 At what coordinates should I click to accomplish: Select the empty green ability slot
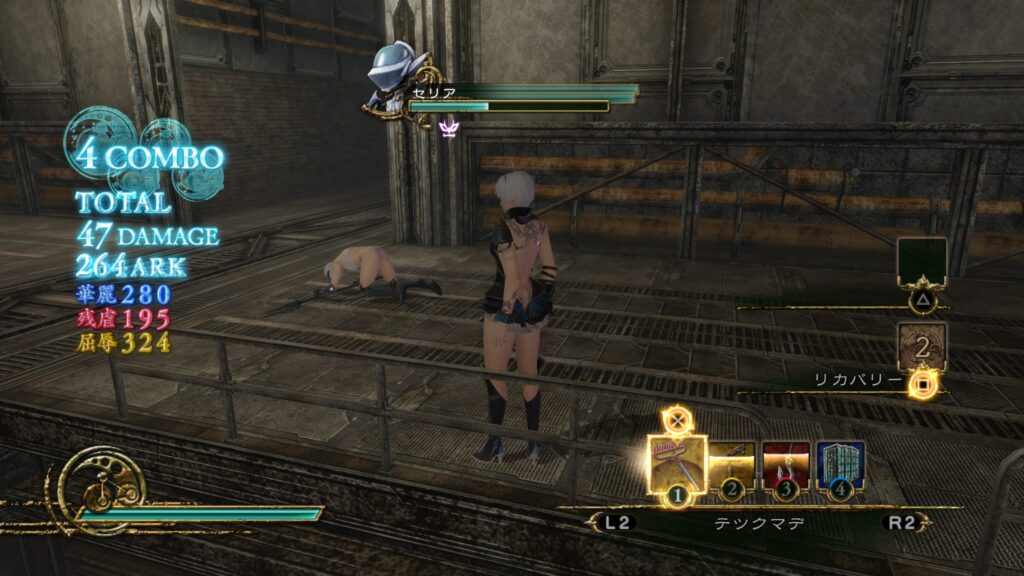click(x=921, y=261)
